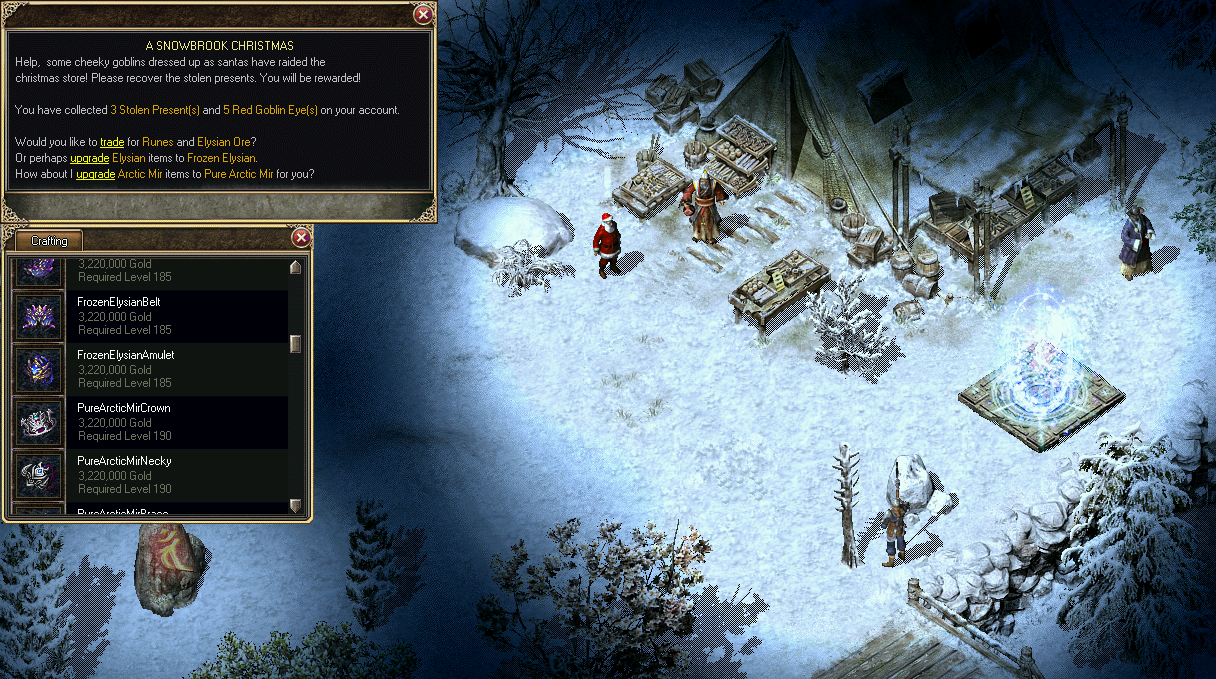Pick the FrozenElysianAmulet crafting entry
This screenshot has width=1216, height=679.
(x=150, y=369)
